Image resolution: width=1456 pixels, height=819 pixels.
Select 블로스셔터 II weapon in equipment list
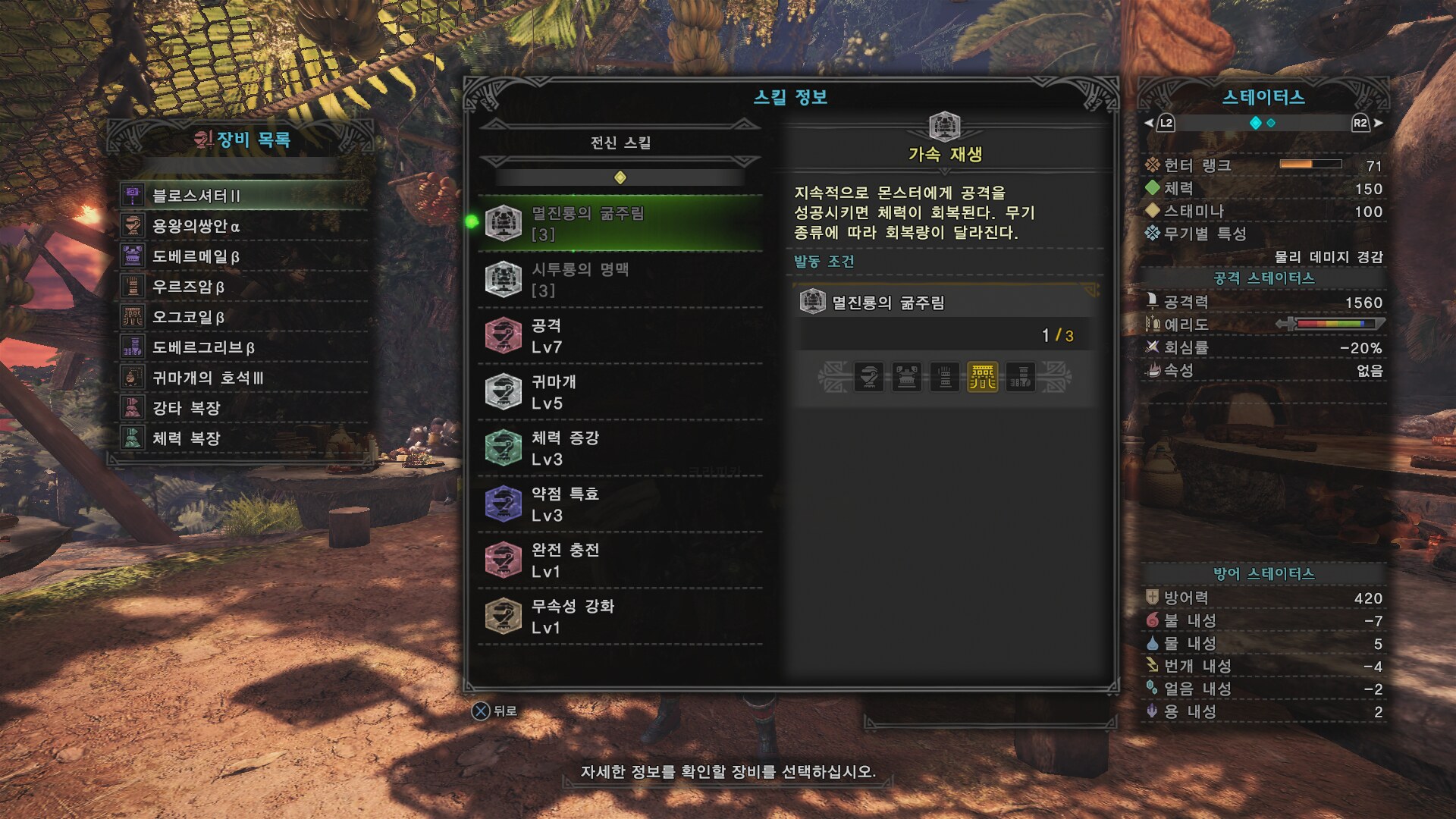[x=243, y=196]
